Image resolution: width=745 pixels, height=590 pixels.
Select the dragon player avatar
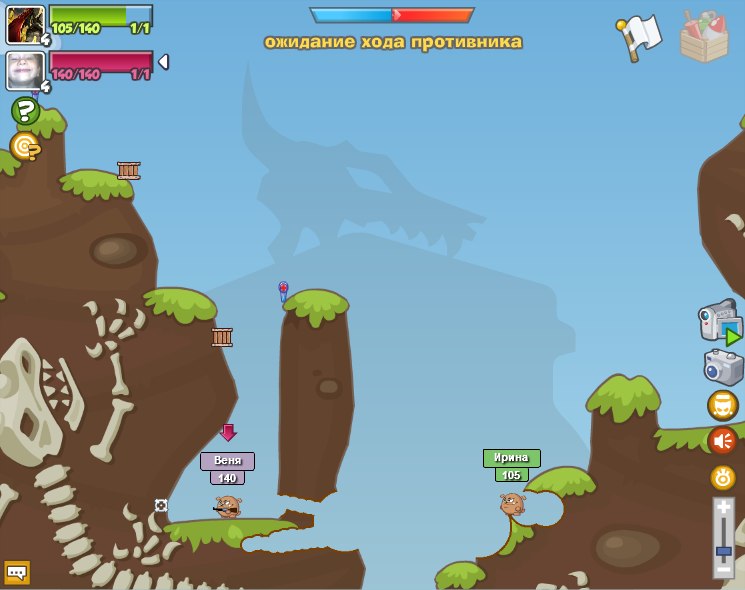point(24,24)
